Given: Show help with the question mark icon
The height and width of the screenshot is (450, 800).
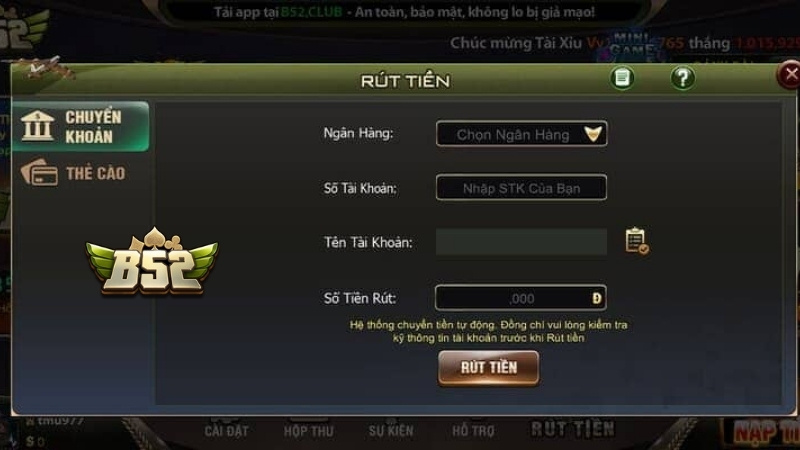Looking at the screenshot, I should pyautogui.click(x=683, y=78).
